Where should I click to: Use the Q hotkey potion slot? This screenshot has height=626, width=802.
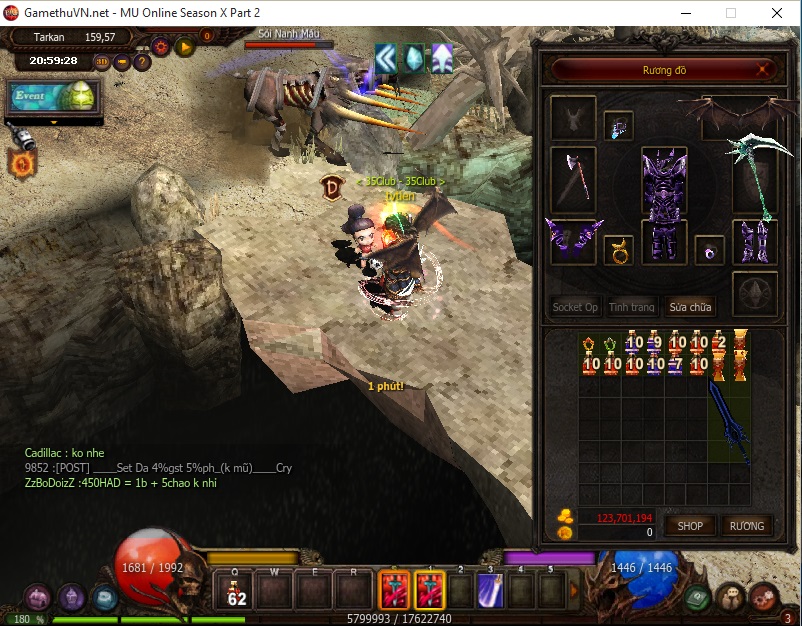point(237,590)
